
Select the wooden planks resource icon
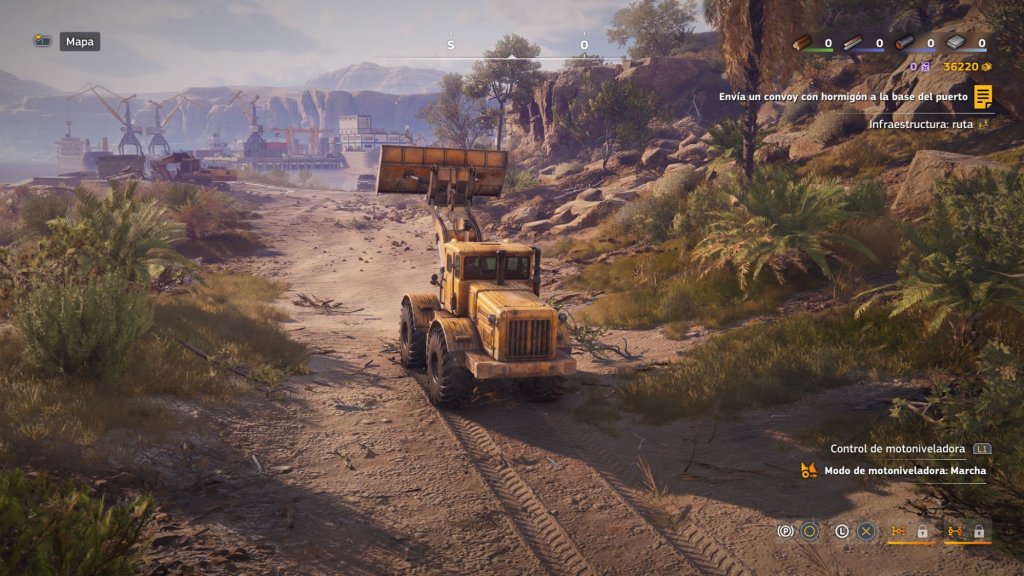click(x=853, y=43)
